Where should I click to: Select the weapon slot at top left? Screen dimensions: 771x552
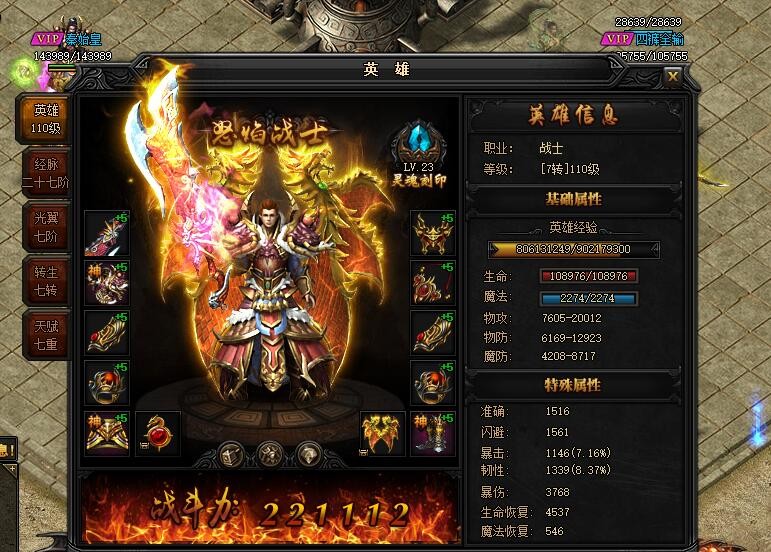click(x=107, y=234)
